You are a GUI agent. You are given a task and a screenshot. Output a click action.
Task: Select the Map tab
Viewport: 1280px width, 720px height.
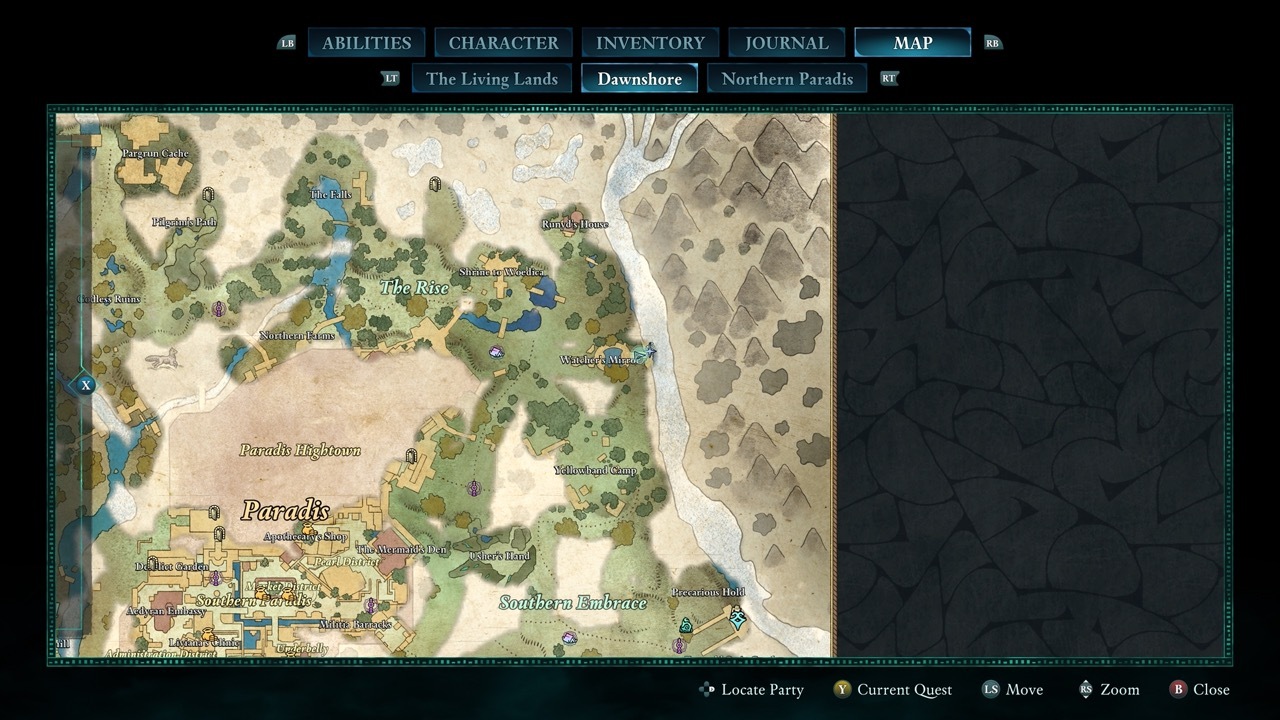coord(912,43)
